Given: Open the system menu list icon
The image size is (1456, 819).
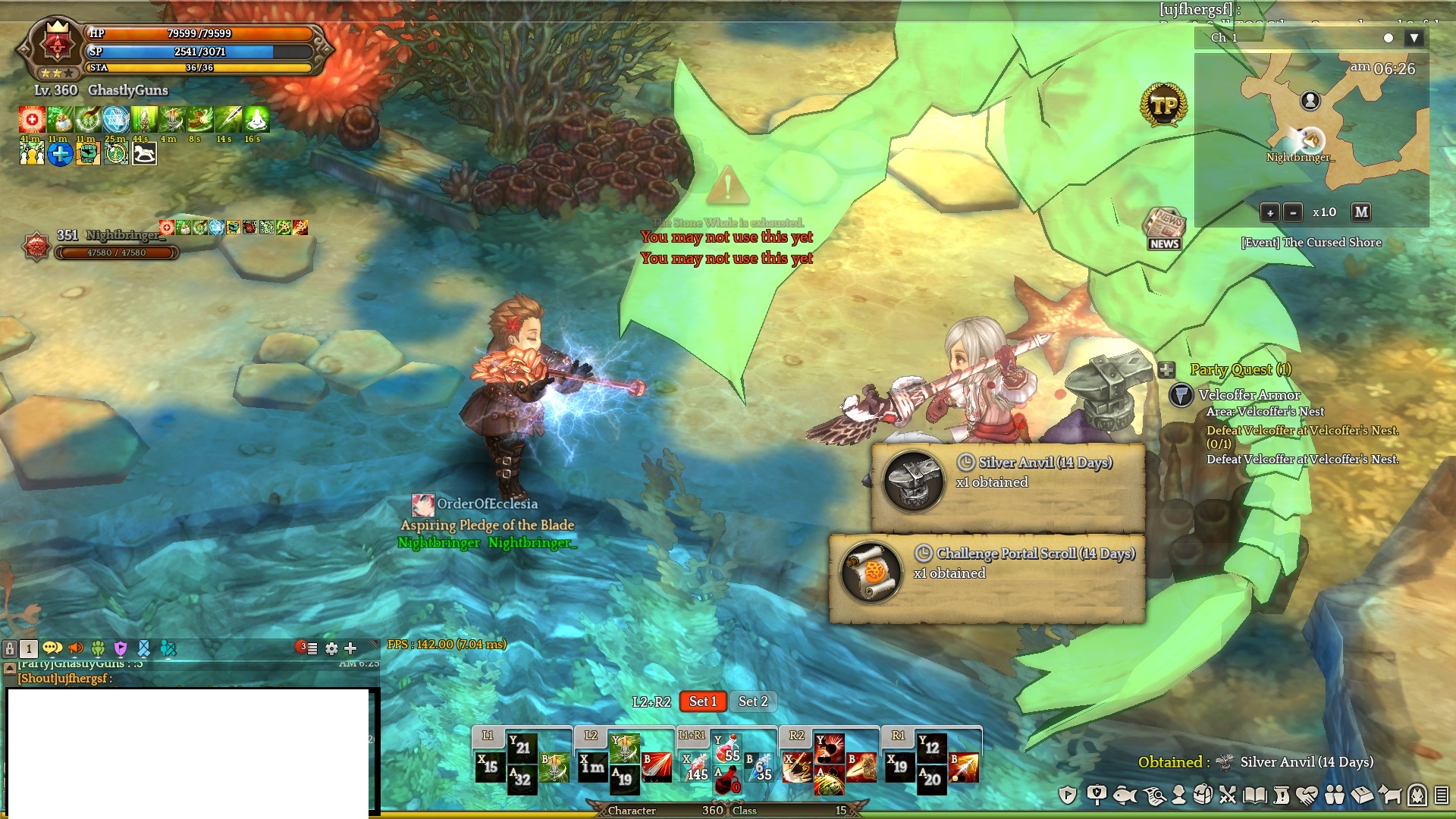Looking at the screenshot, I should (1442, 795).
